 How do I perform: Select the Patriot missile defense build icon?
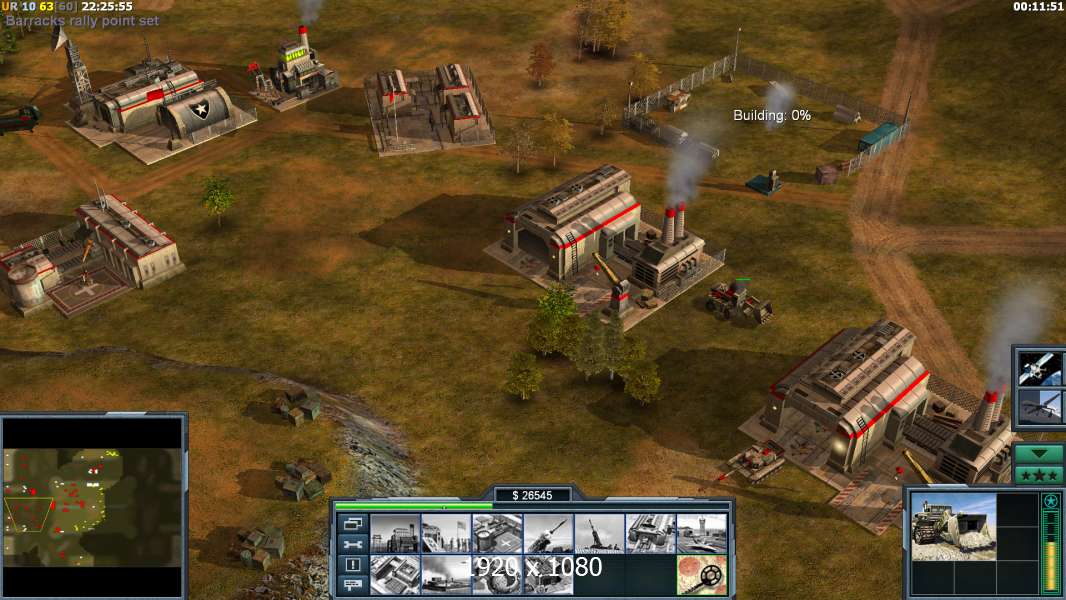tap(548, 533)
